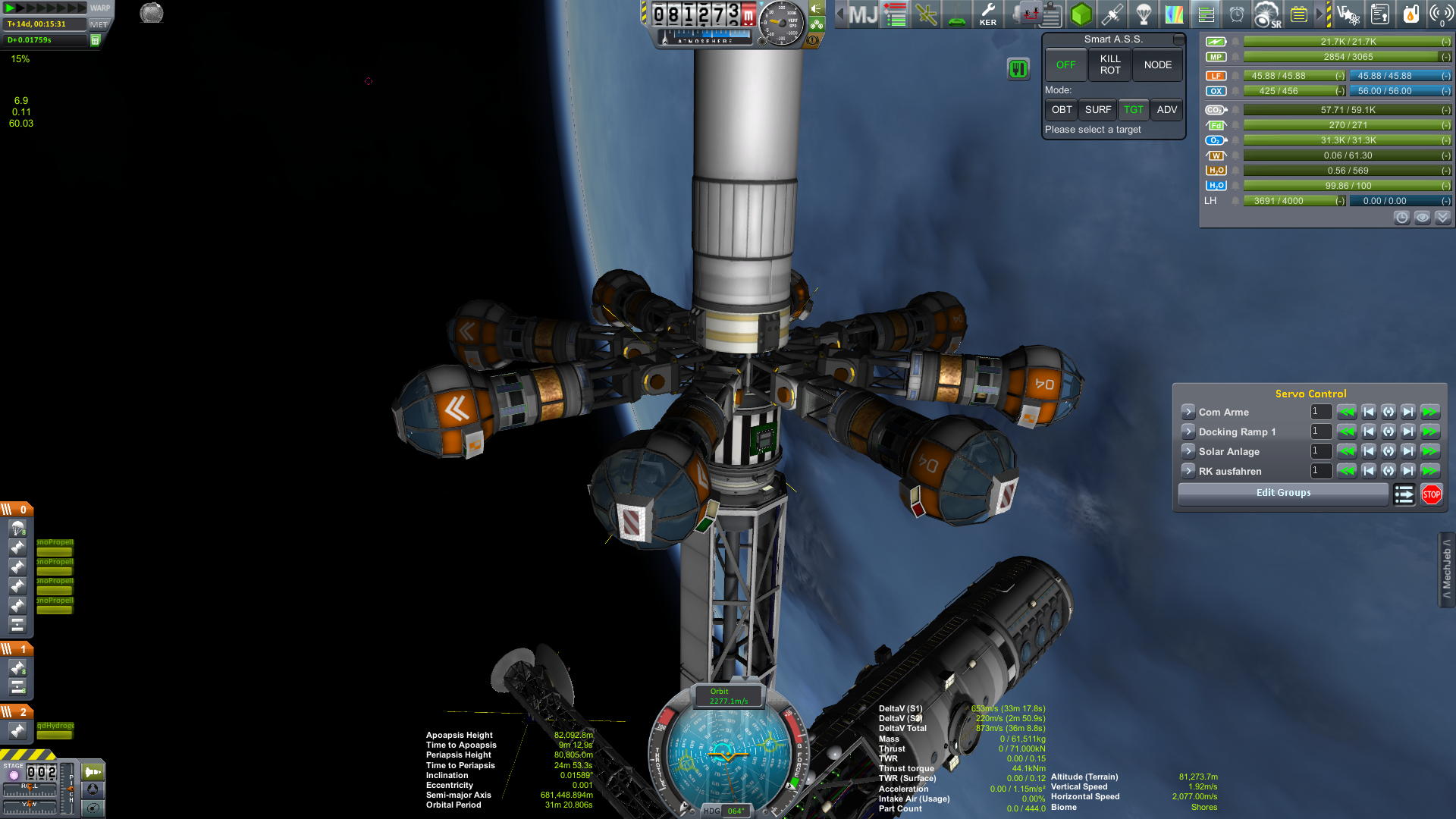
Task: Open the Kerbal Engineer KER wrench icon
Action: point(987,14)
